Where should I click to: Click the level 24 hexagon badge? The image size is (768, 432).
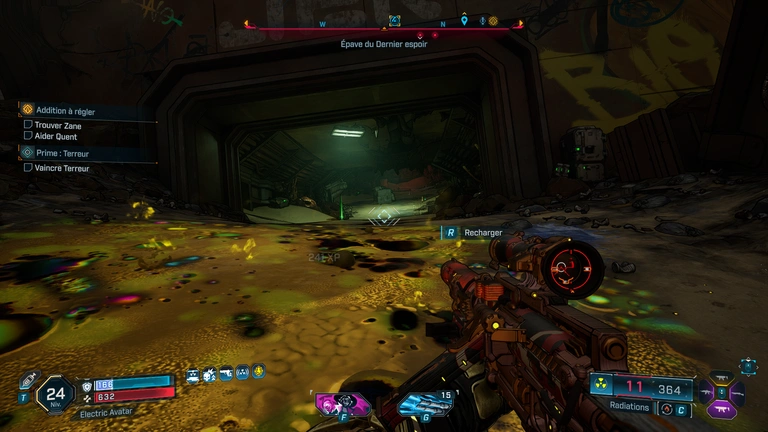[x=56, y=394]
